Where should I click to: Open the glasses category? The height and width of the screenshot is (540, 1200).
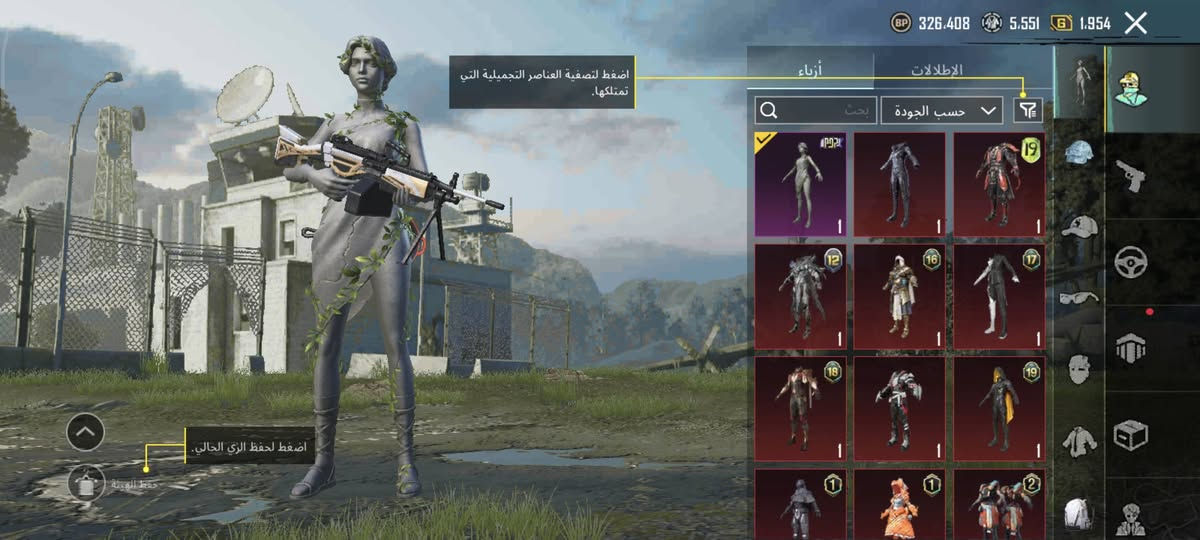click(x=1079, y=297)
